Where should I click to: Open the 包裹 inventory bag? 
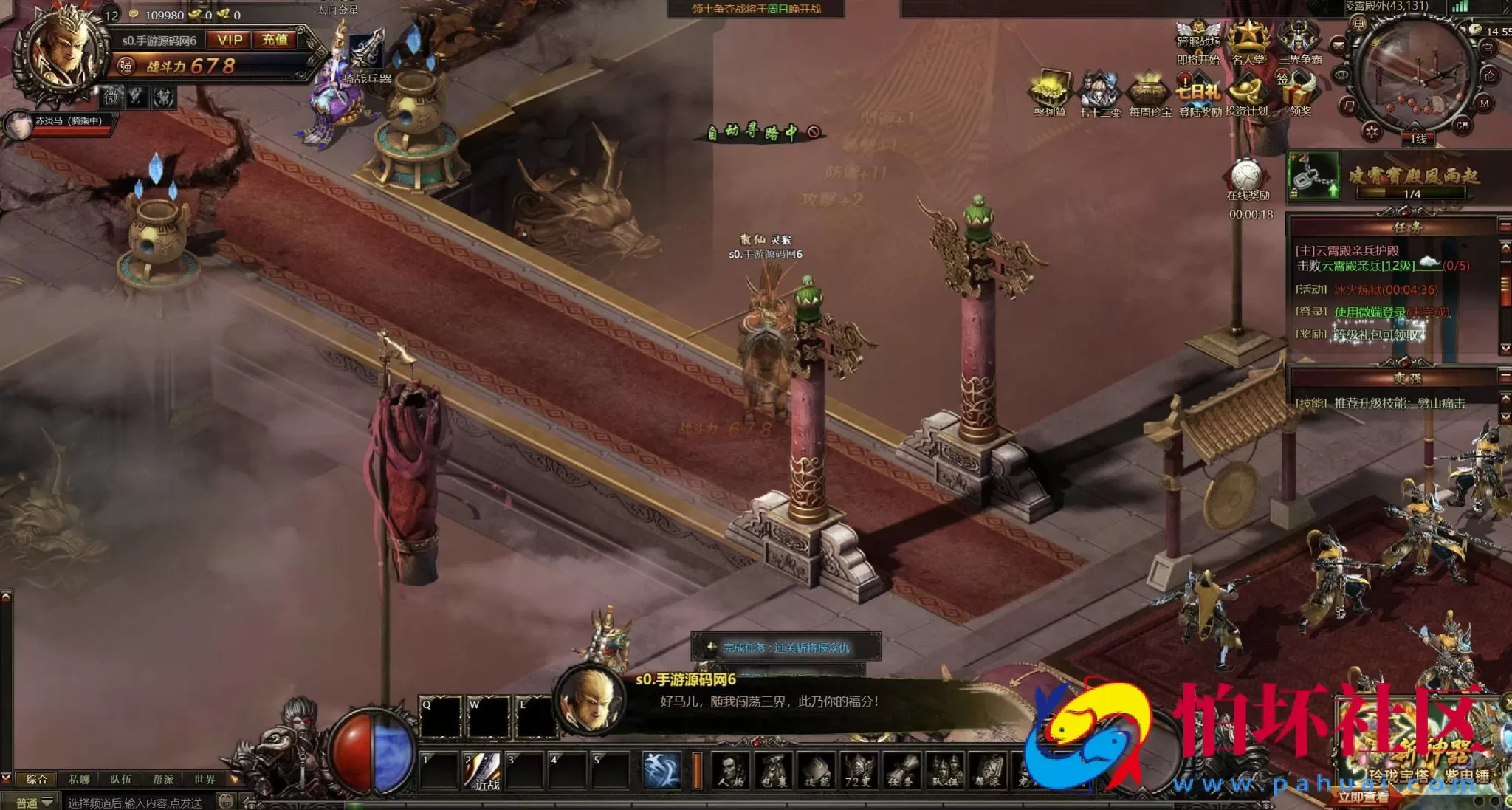(773, 770)
